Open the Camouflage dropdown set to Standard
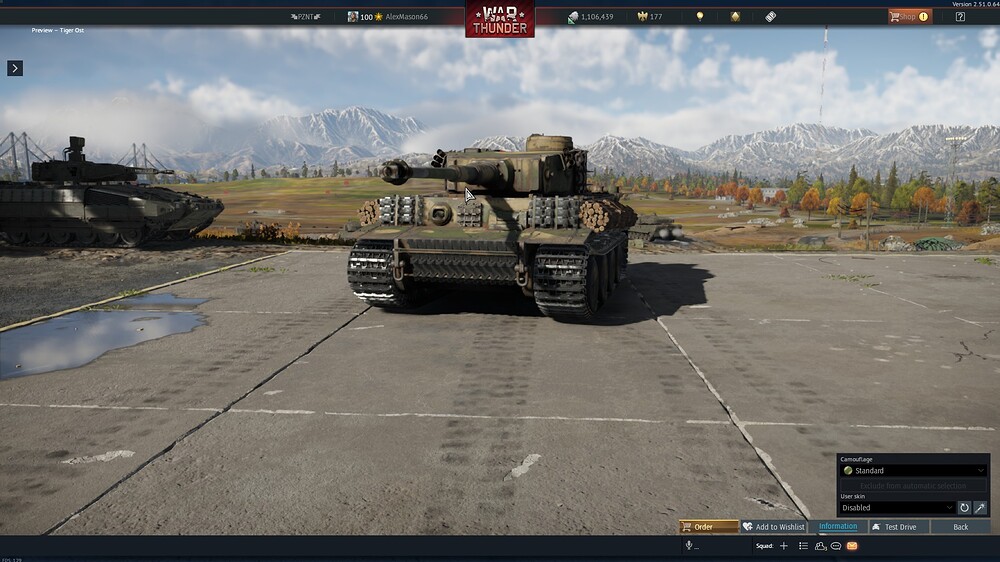This screenshot has height=562, width=1000. [x=913, y=470]
